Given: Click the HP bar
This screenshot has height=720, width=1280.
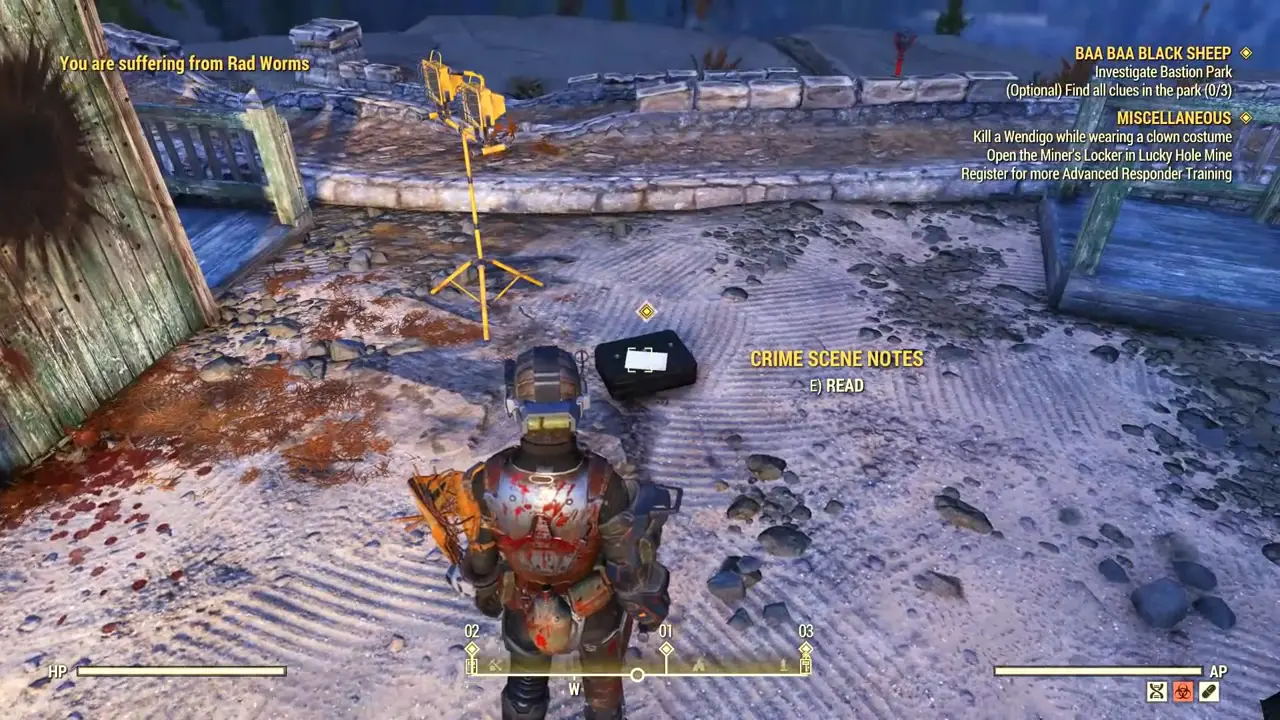Looking at the screenshot, I should tap(180, 671).
